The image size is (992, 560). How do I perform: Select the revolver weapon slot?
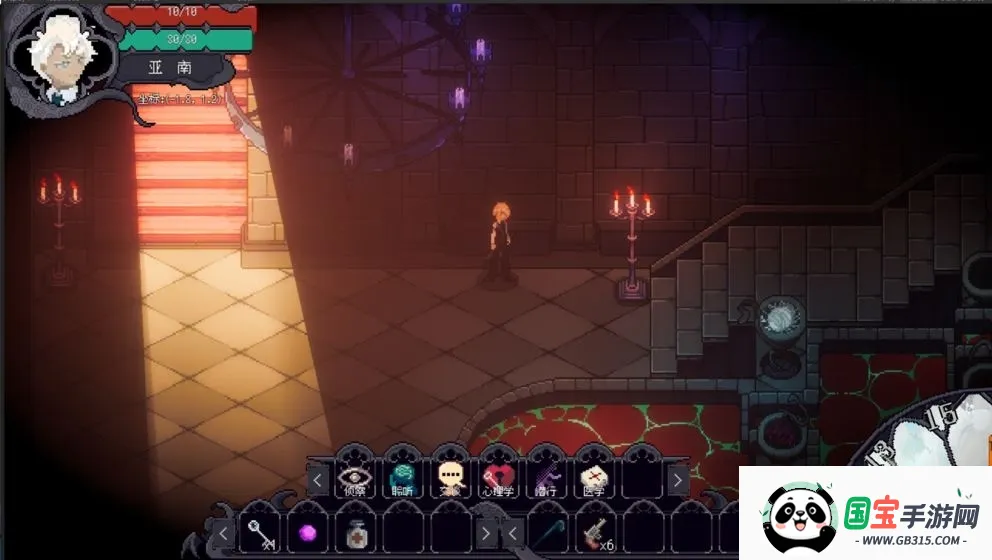(x=597, y=534)
